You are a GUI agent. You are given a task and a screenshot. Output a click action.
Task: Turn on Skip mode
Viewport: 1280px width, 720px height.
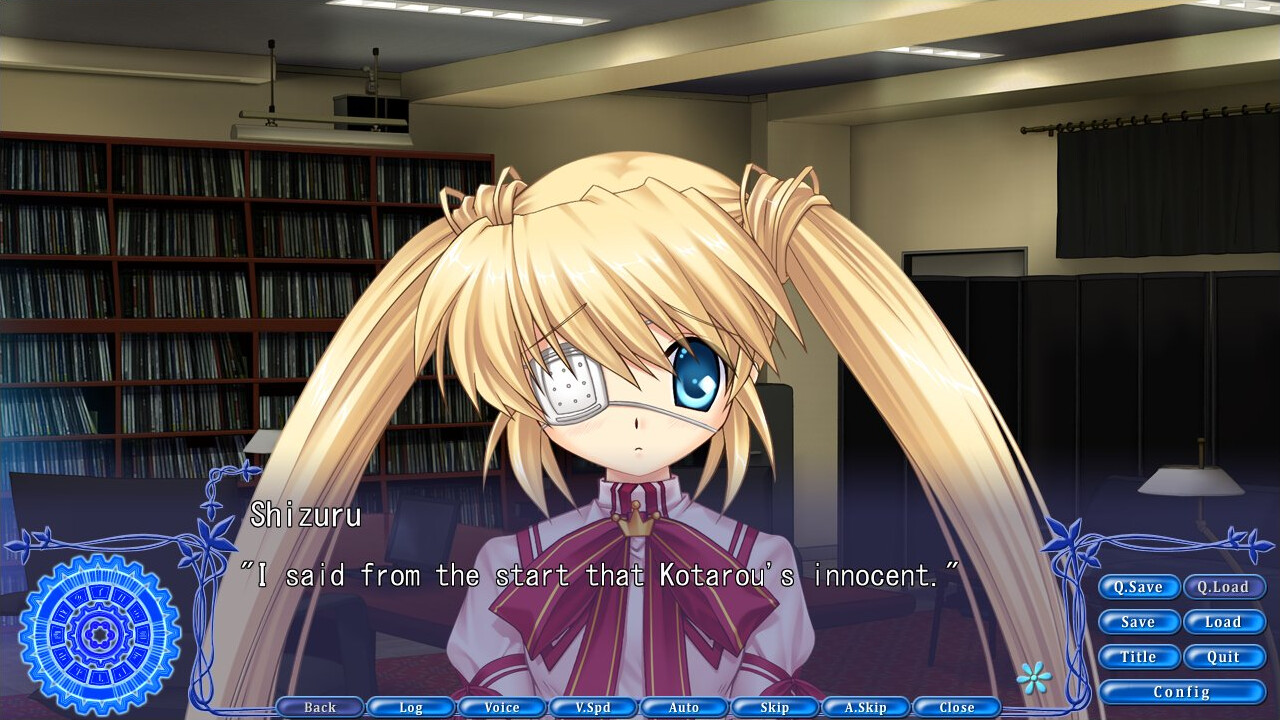coord(775,707)
